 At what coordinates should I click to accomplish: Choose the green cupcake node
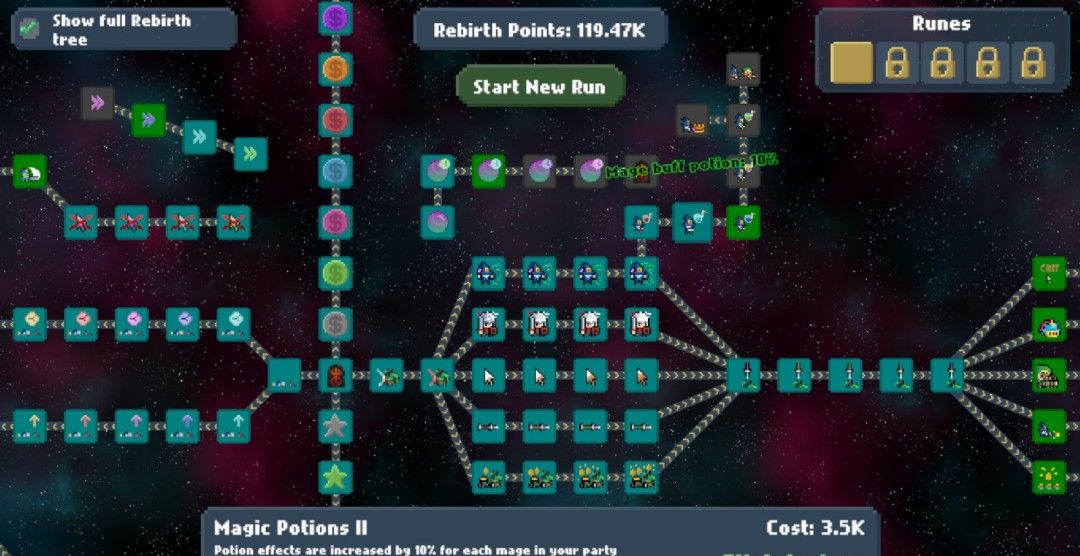(1048, 324)
